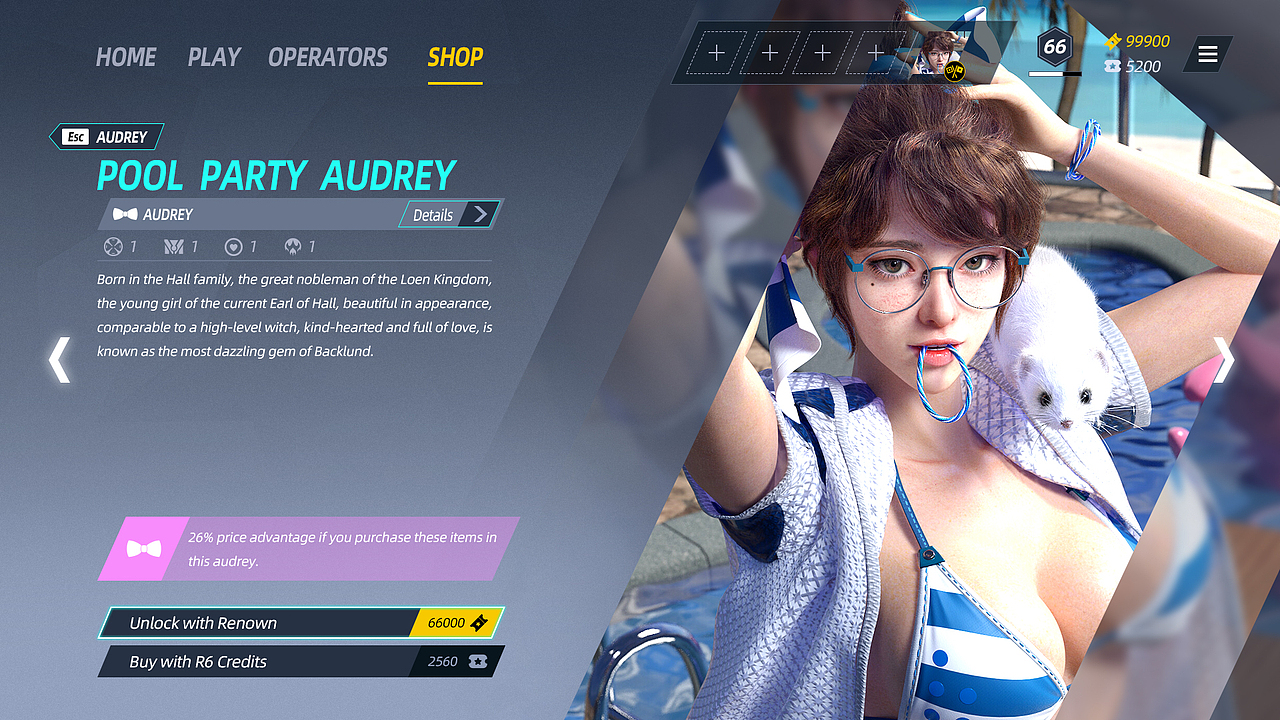Open Details for Audrey
Image resolution: width=1280 pixels, height=720 pixels.
449,214
